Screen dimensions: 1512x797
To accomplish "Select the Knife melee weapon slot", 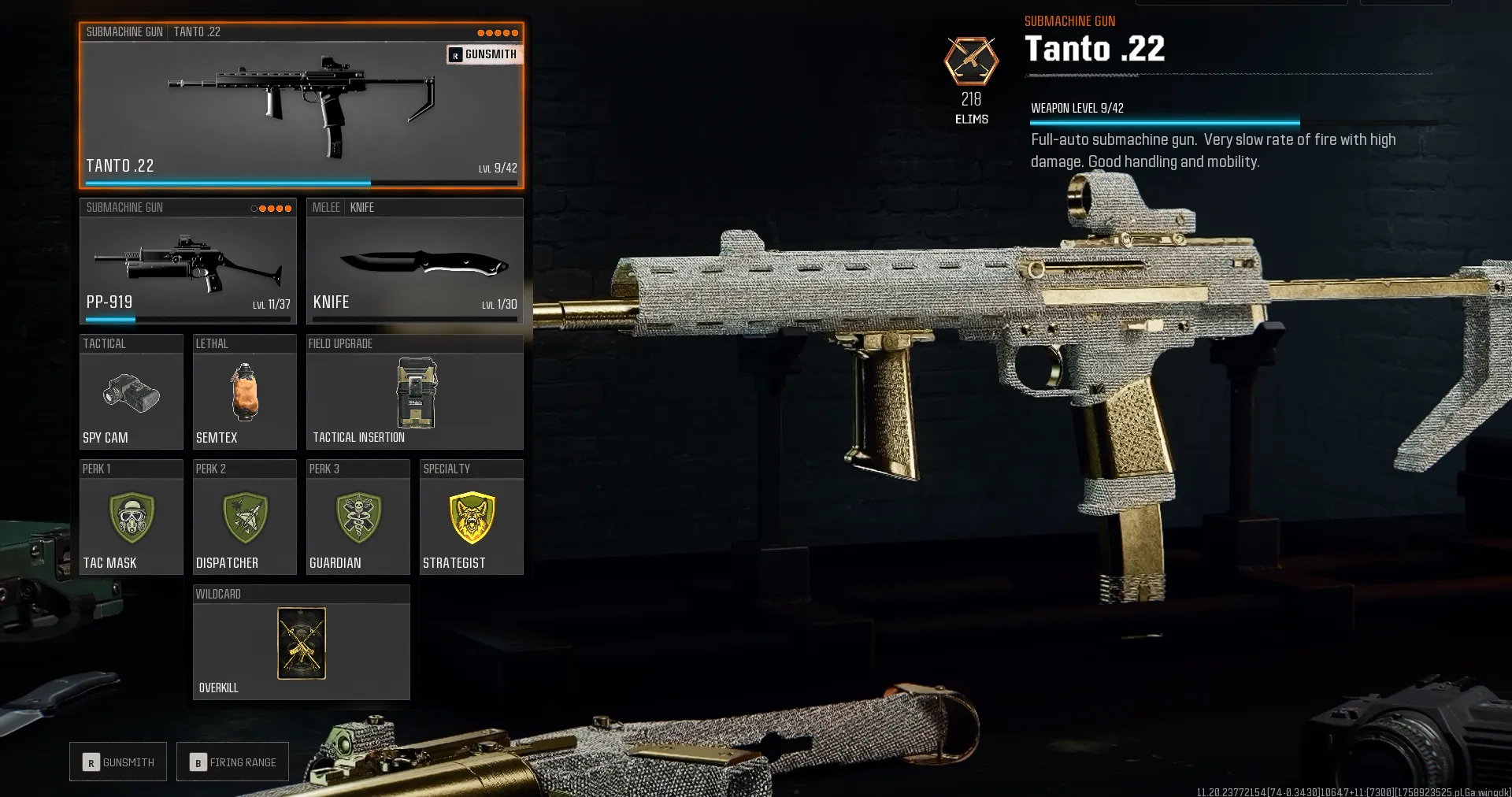I will (415, 264).
